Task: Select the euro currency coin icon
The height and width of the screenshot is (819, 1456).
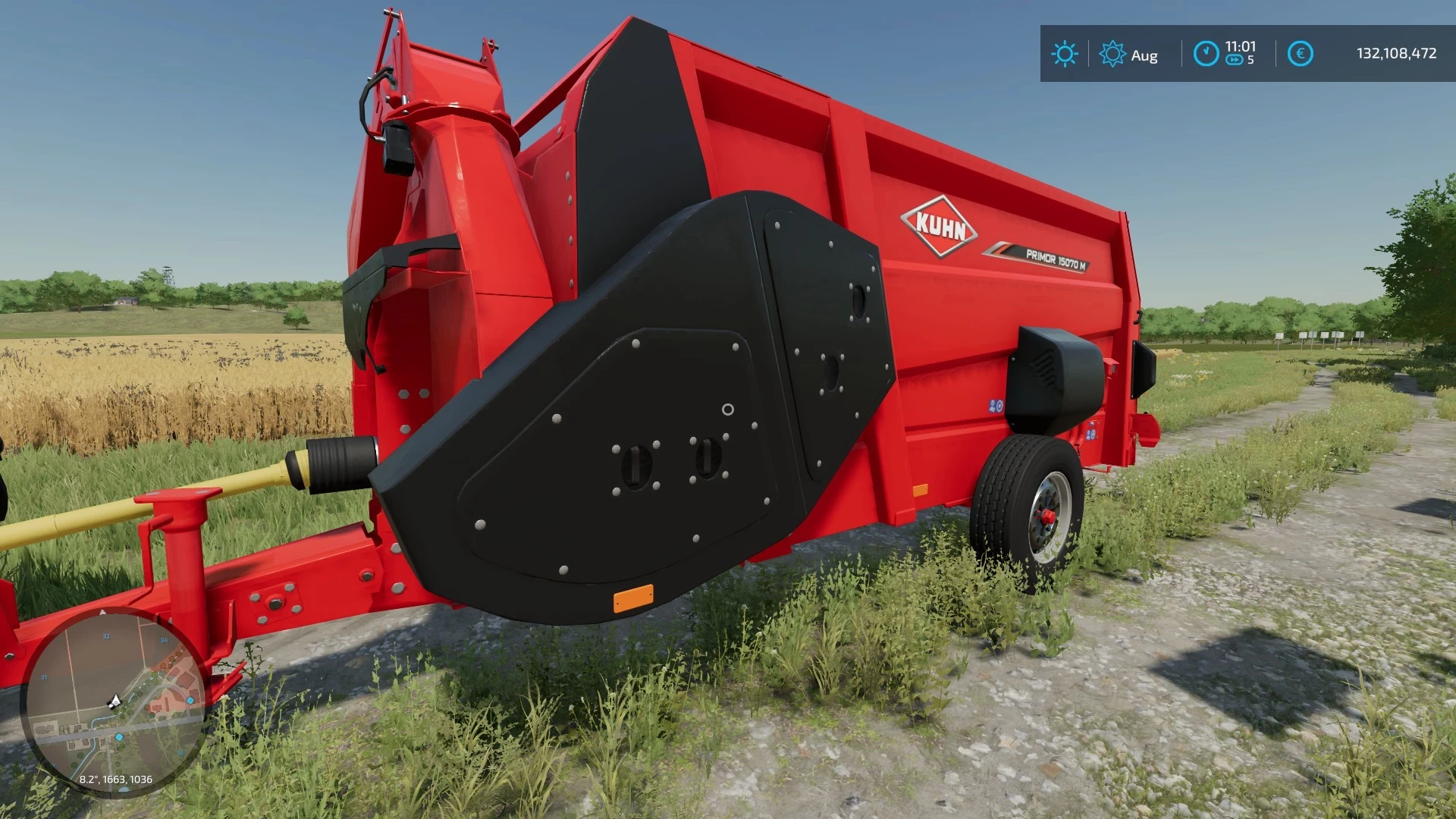Action: (1301, 53)
